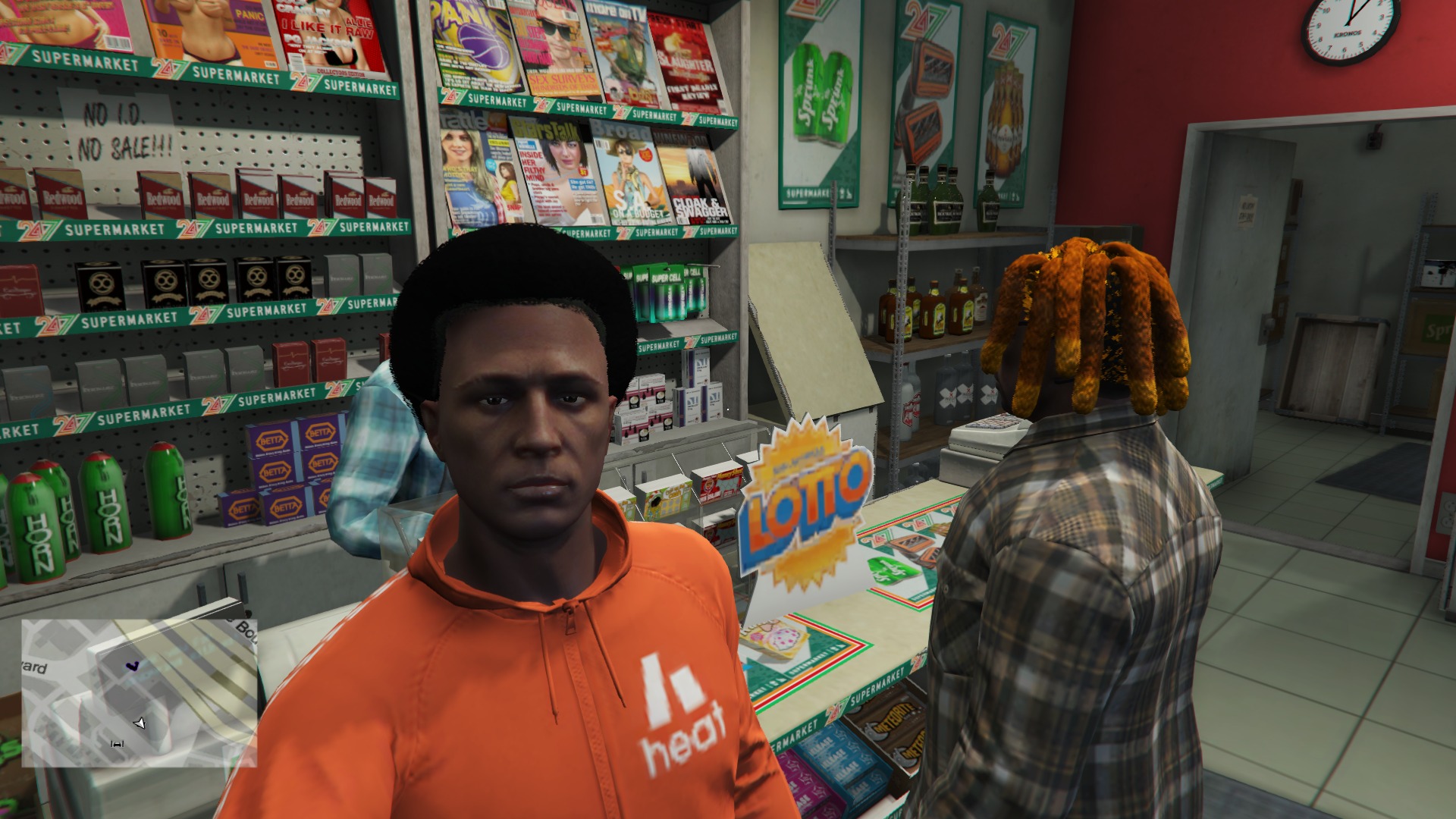Click the car blip on the minimap

[117, 744]
